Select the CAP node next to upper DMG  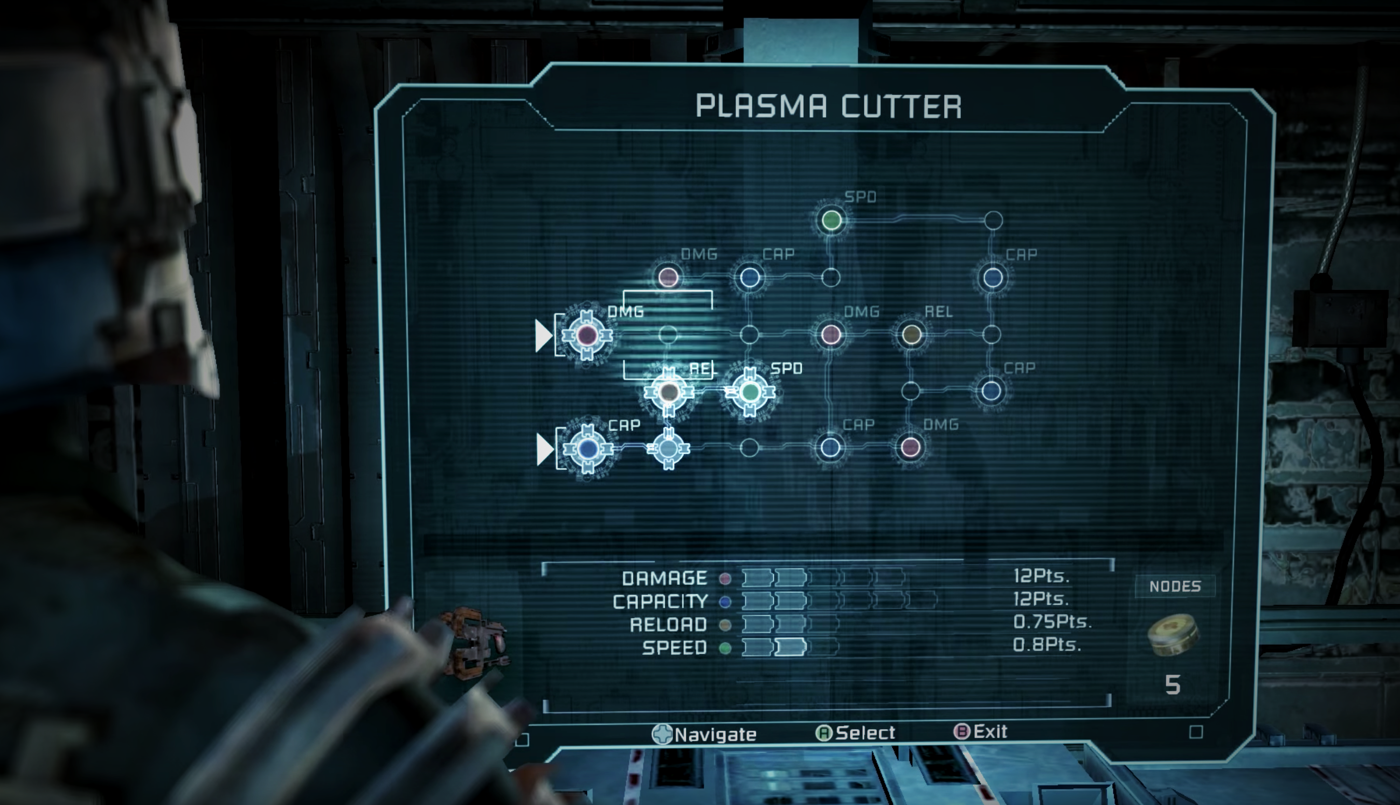(752, 277)
